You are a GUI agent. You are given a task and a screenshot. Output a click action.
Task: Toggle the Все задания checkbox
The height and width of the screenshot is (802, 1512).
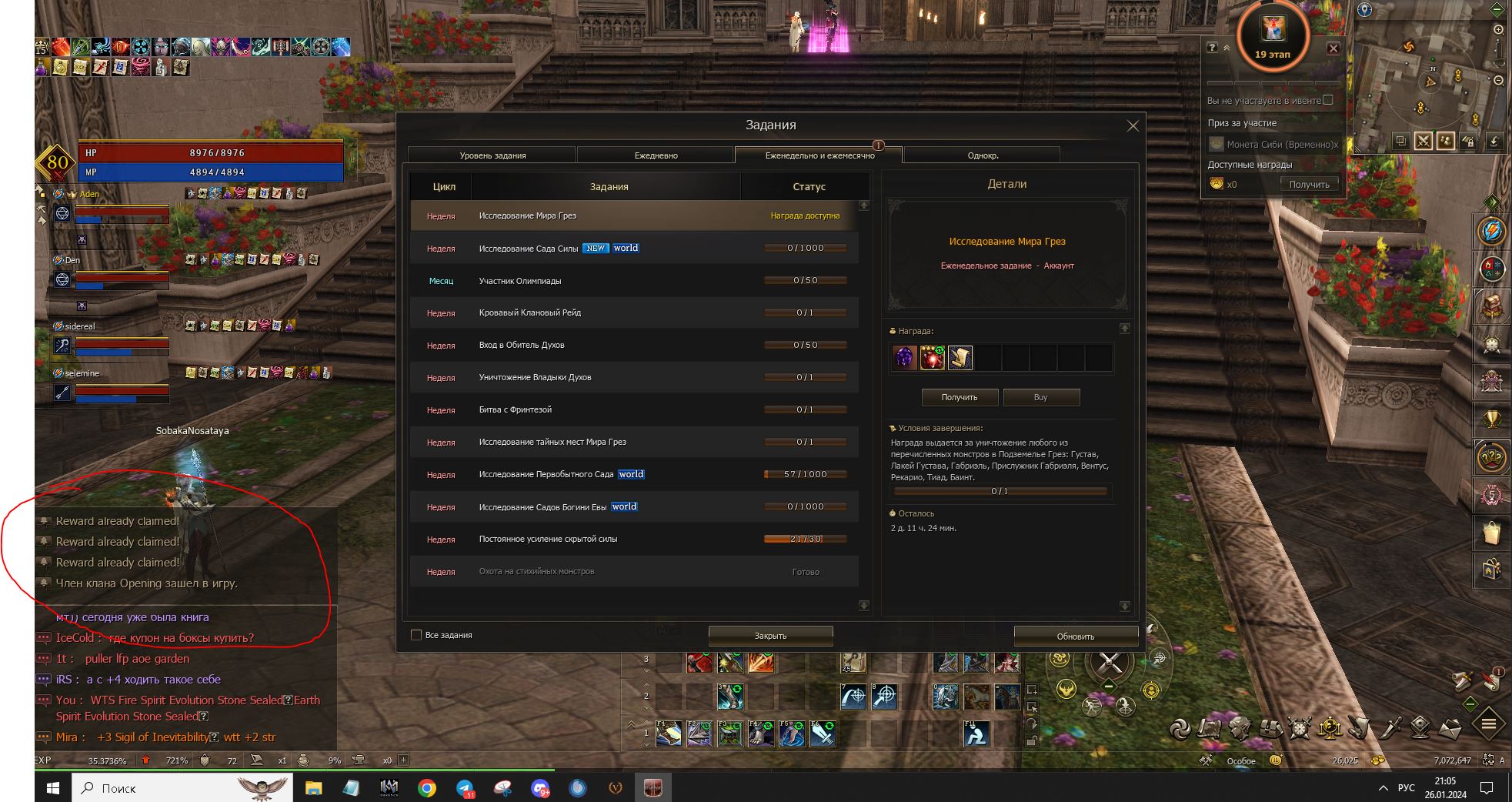[416, 635]
